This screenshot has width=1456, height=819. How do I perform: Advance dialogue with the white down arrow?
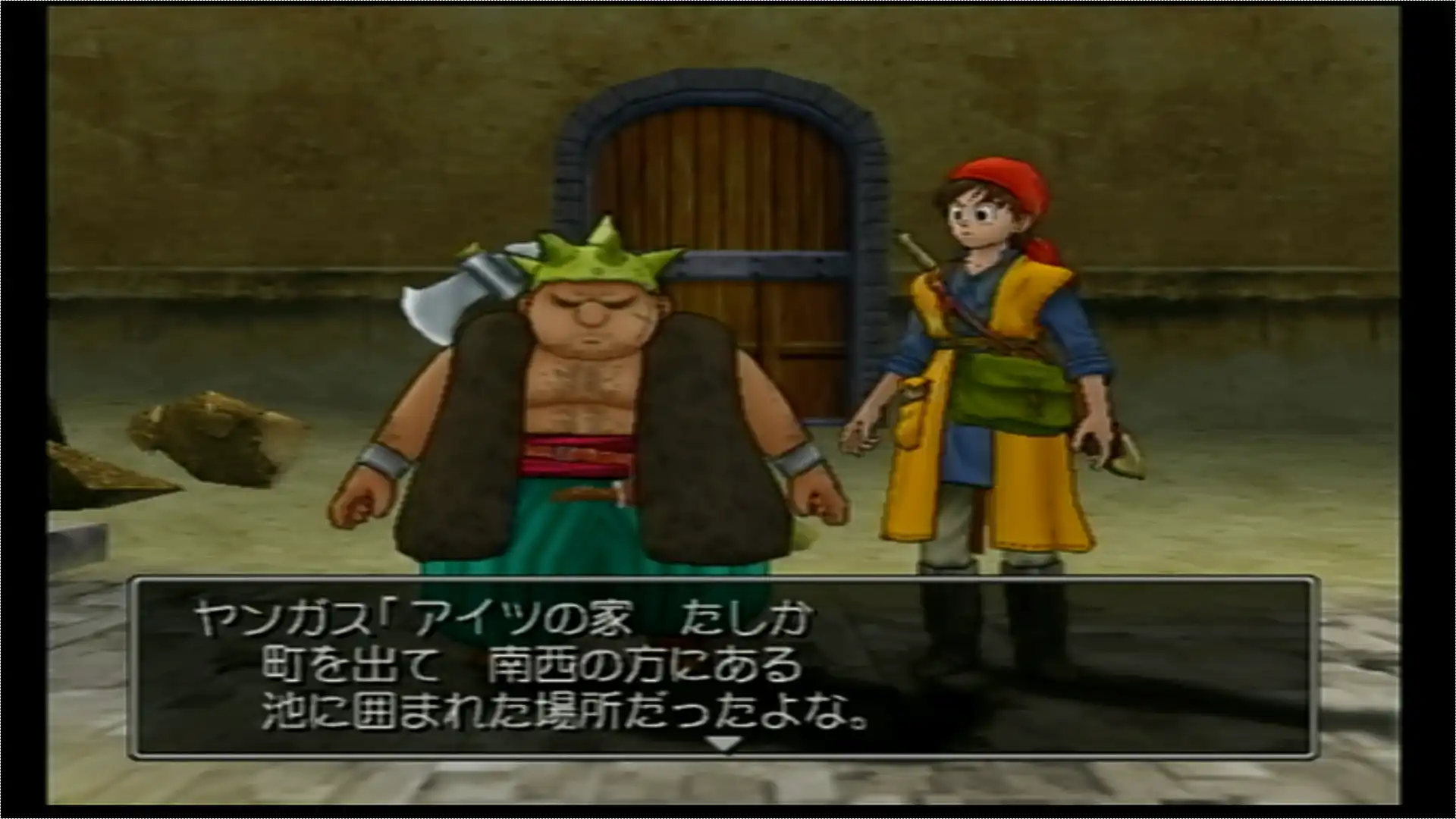[723, 744]
